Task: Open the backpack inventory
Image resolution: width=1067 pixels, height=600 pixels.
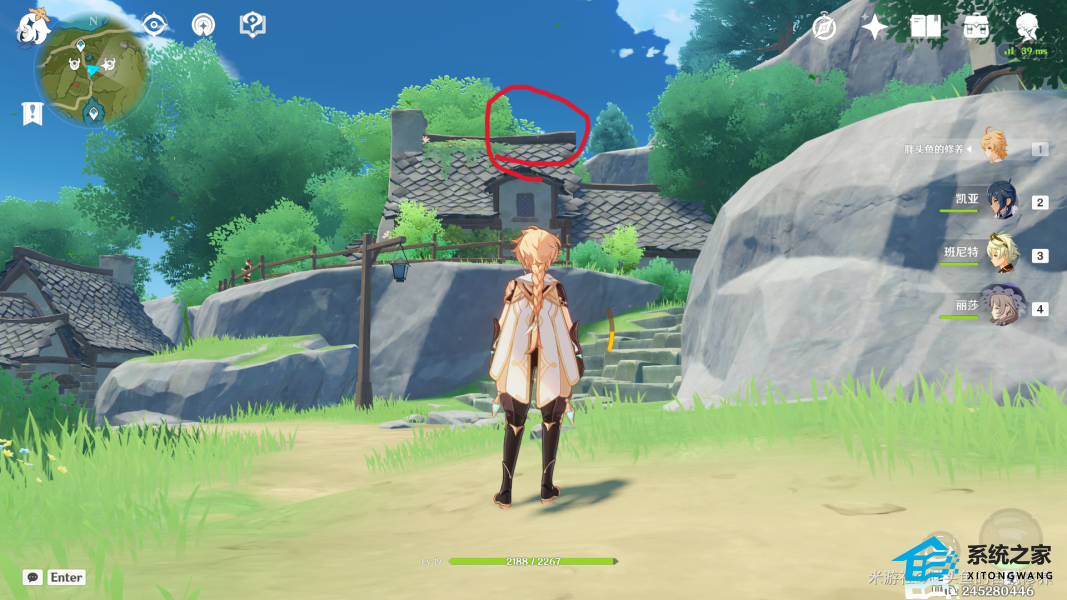Action: (976, 27)
